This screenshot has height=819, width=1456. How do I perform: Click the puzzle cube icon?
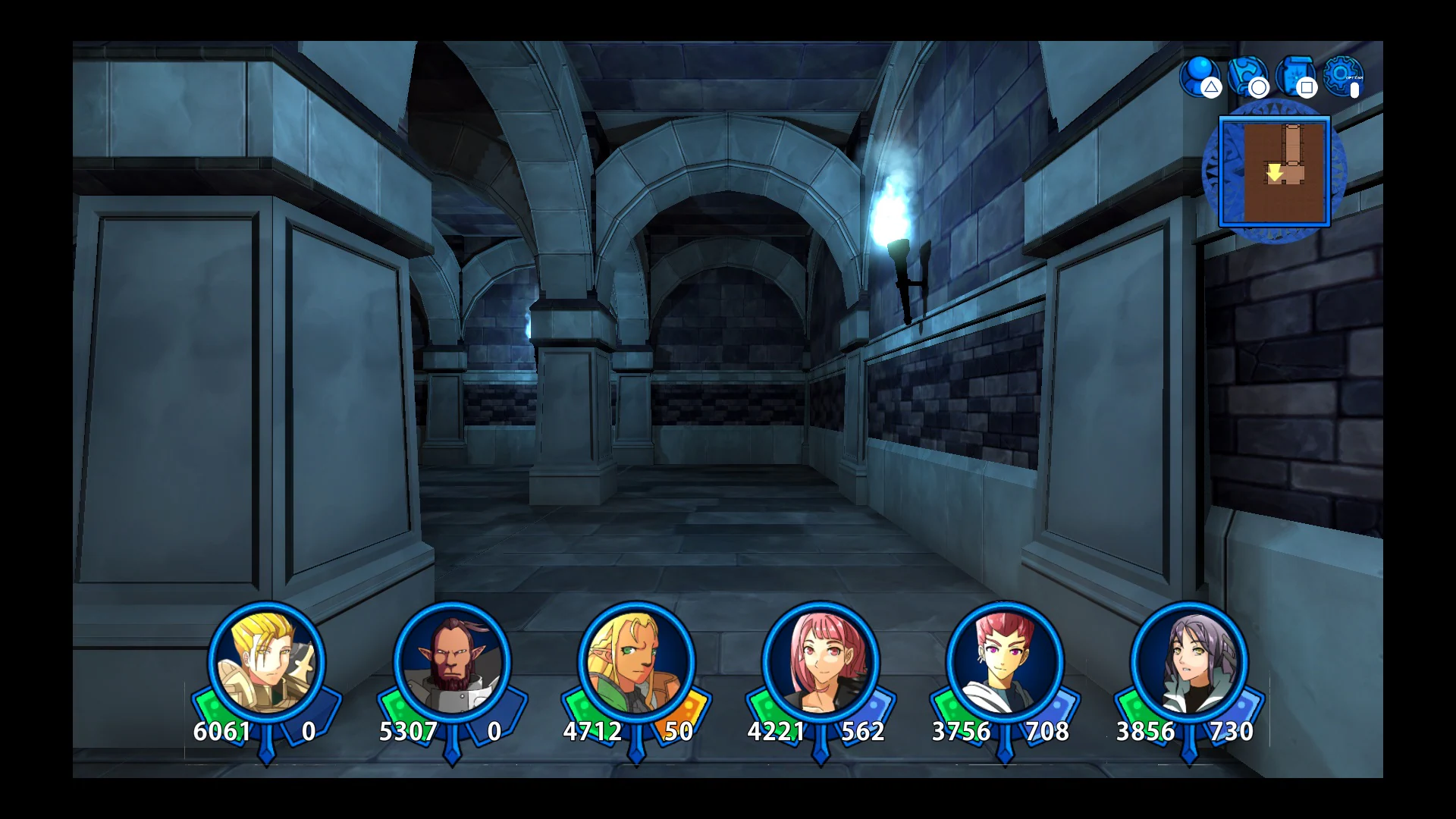point(1247,75)
